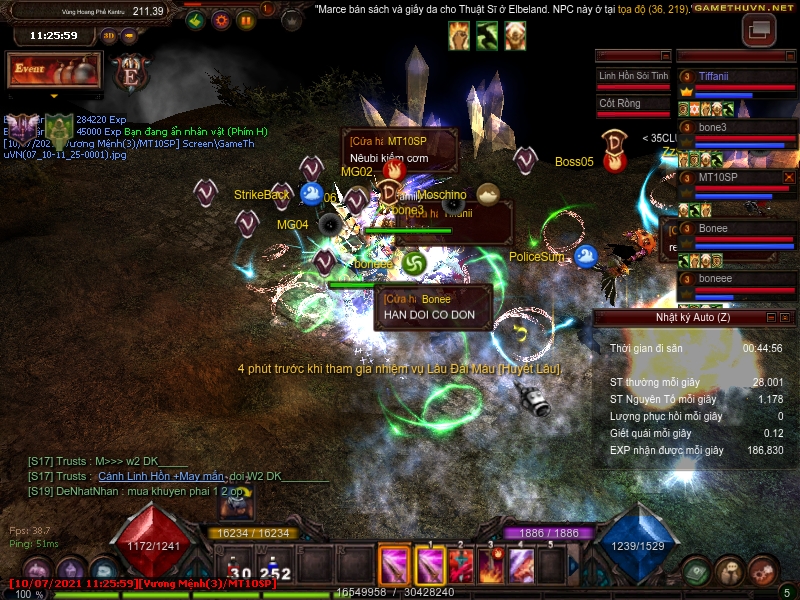Close the Nhật ký Auto (Z) panel
800x600 pixels.
pos(785,318)
